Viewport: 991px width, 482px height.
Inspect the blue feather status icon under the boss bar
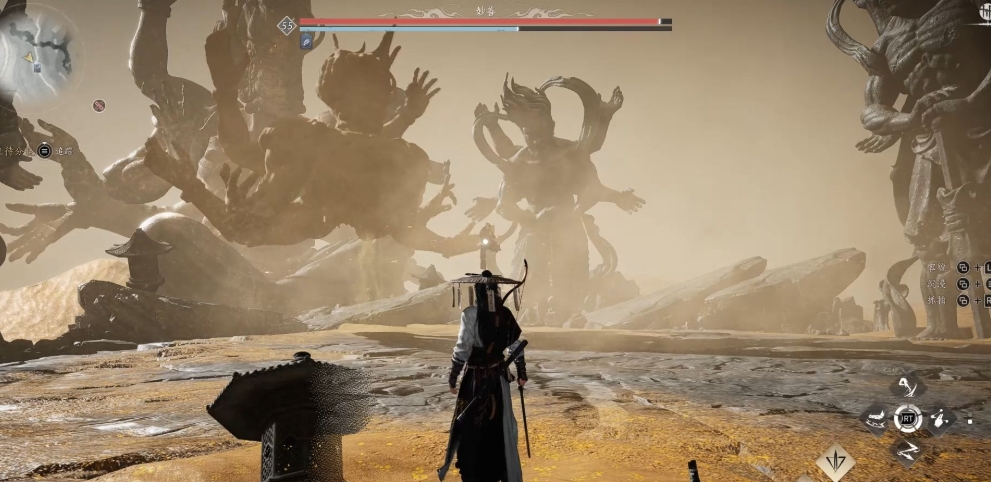[308, 42]
